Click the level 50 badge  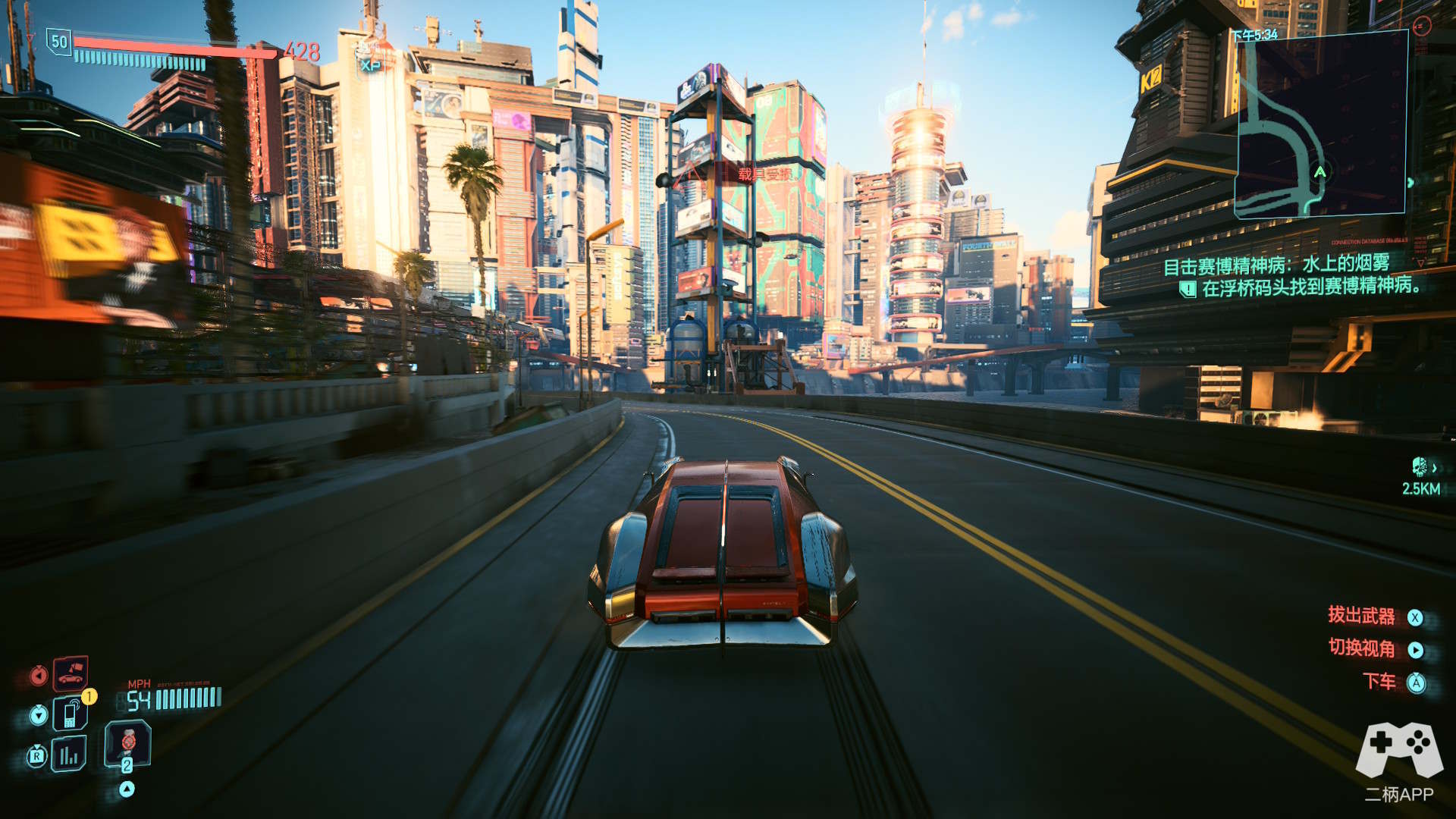coord(59,42)
